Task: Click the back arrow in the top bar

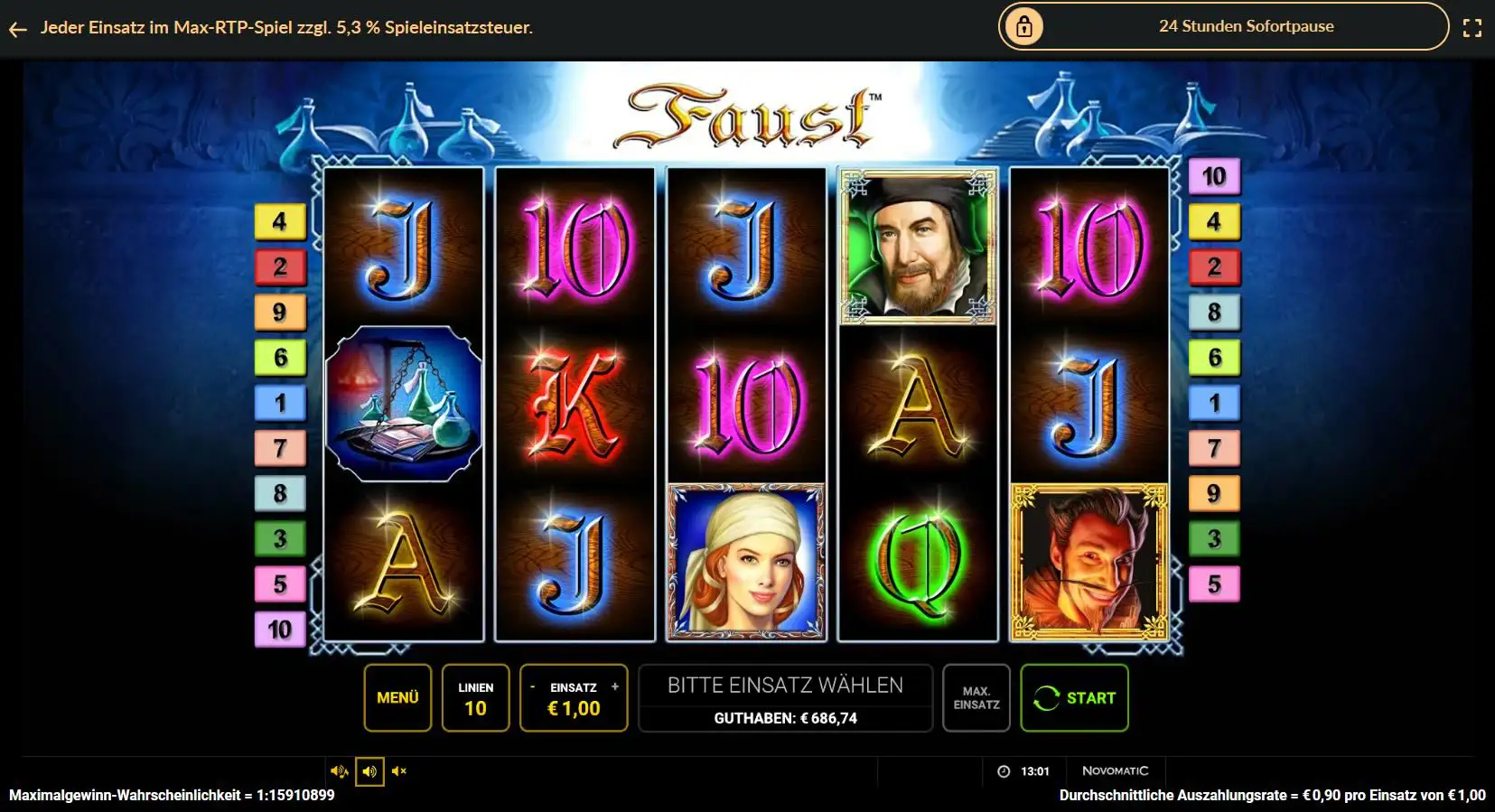Action: pyautogui.click(x=18, y=29)
